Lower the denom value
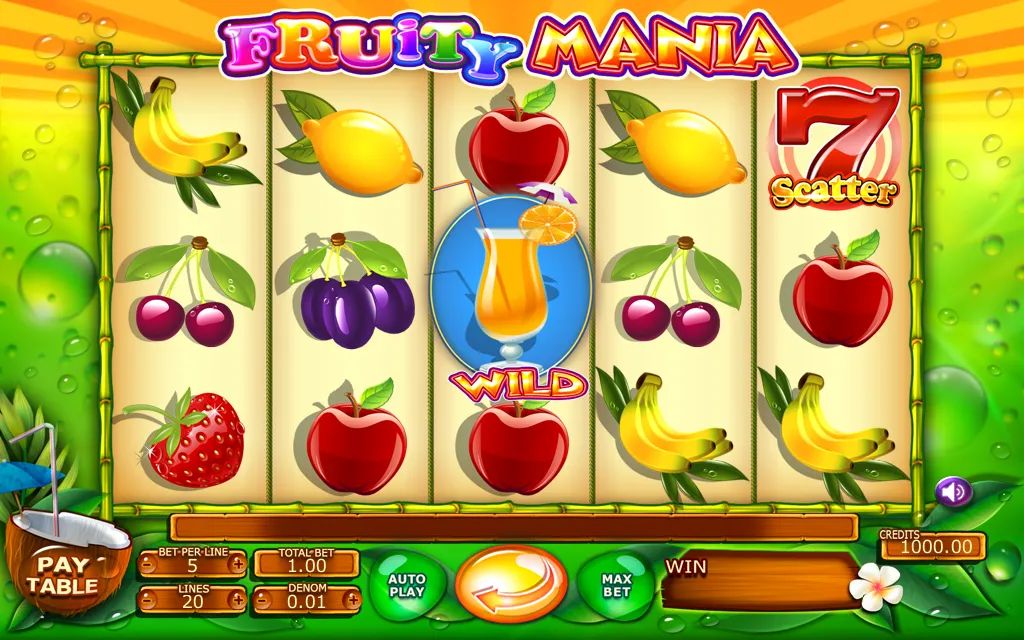 (262, 601)
